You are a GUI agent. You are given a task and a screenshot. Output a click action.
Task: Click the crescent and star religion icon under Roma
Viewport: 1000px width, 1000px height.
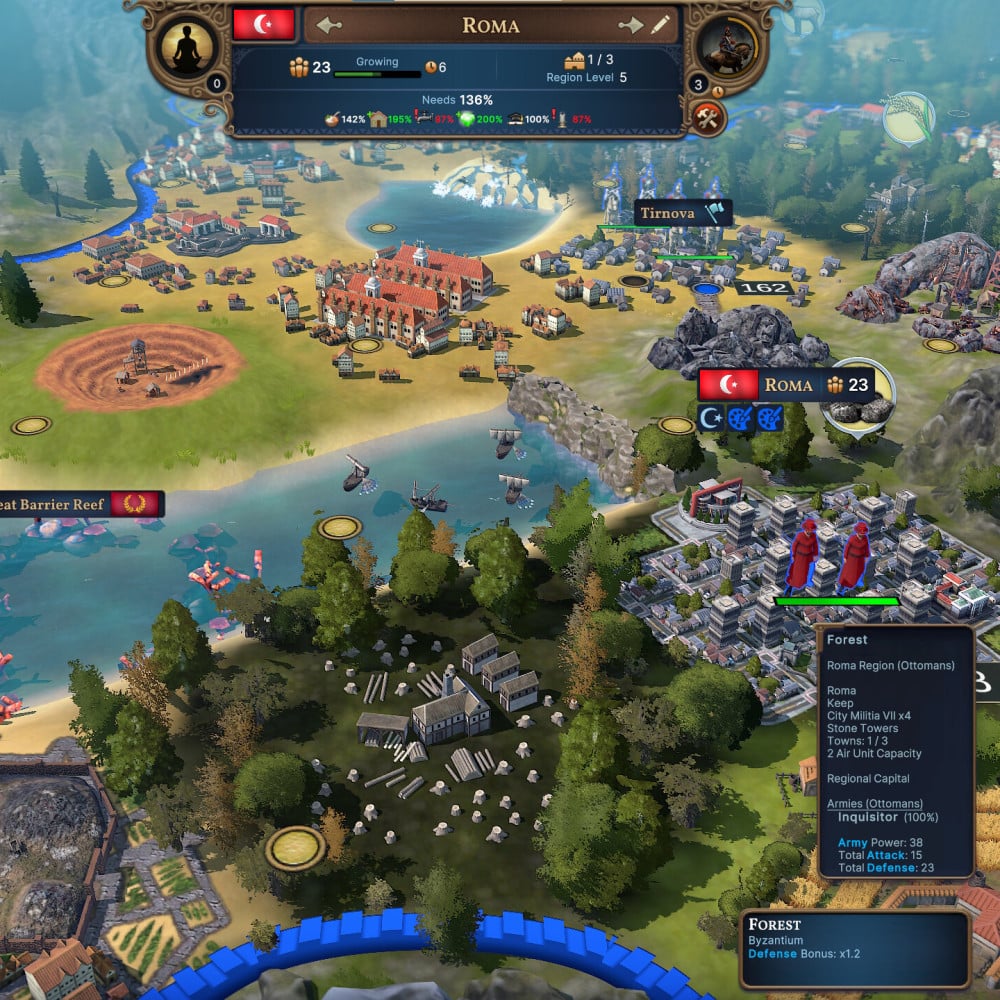[x=710, y=418]
